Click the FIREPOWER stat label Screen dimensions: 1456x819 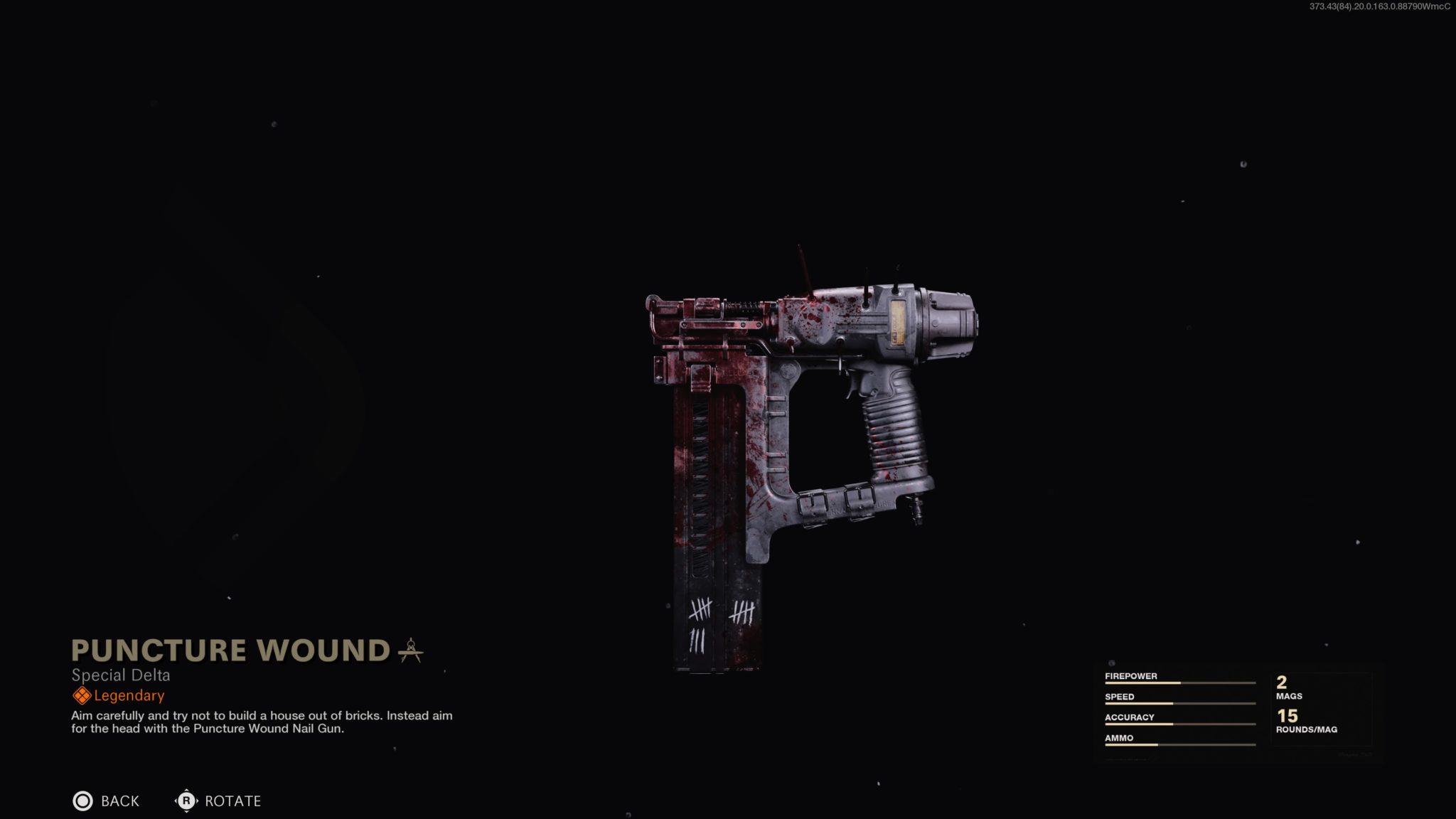pyautogui.click(x=1130, y=675)
